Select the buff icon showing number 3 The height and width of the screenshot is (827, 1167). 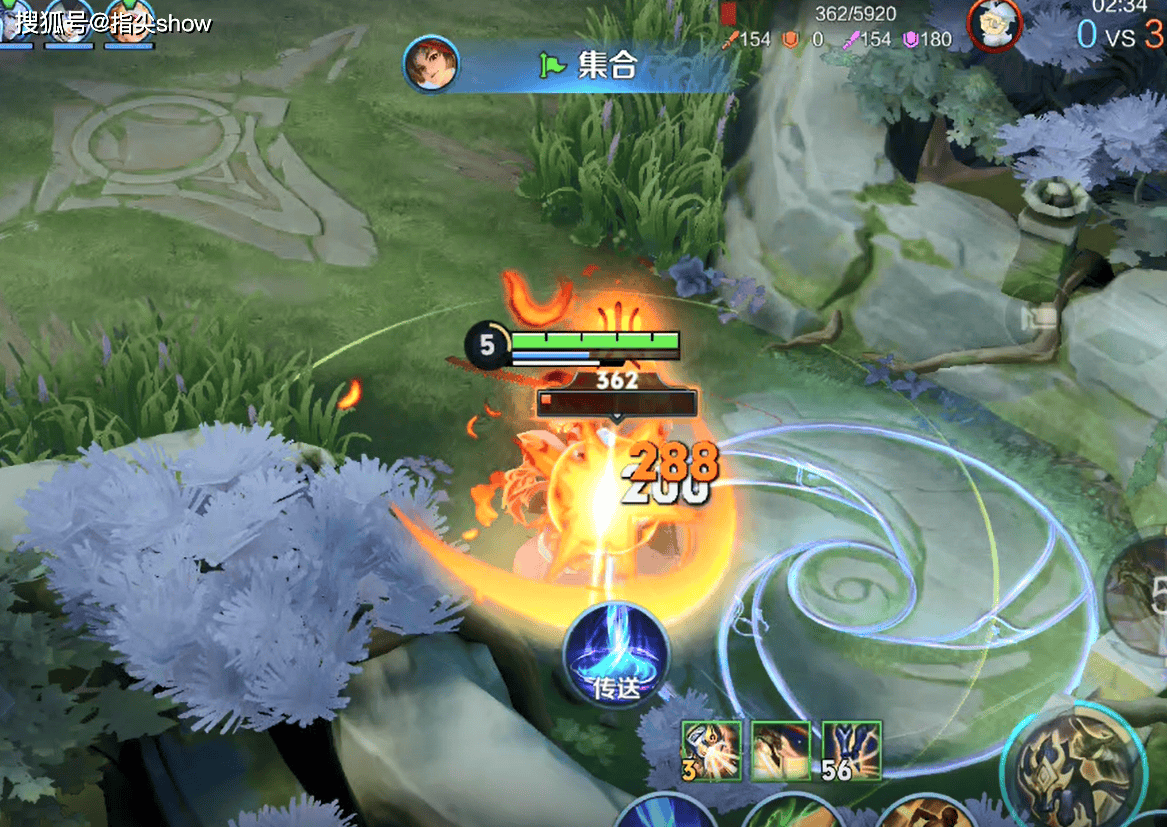coord(712,750)
